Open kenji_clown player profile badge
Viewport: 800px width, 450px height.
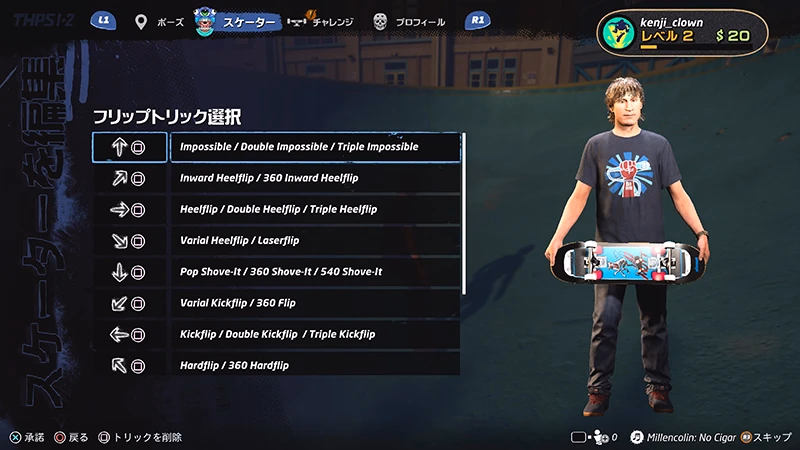[682, 34]
